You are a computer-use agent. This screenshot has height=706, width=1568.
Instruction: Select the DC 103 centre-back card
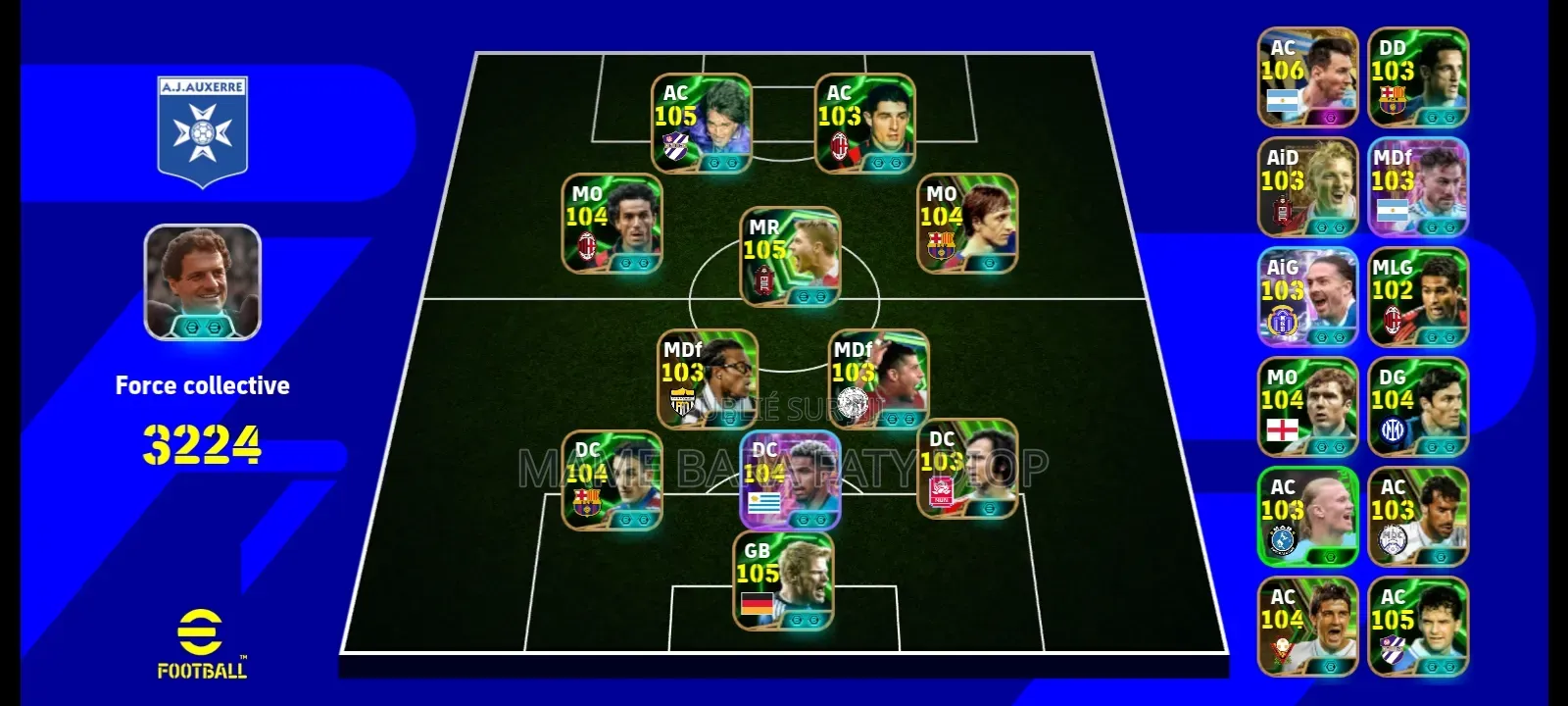(x=967, y=469)
